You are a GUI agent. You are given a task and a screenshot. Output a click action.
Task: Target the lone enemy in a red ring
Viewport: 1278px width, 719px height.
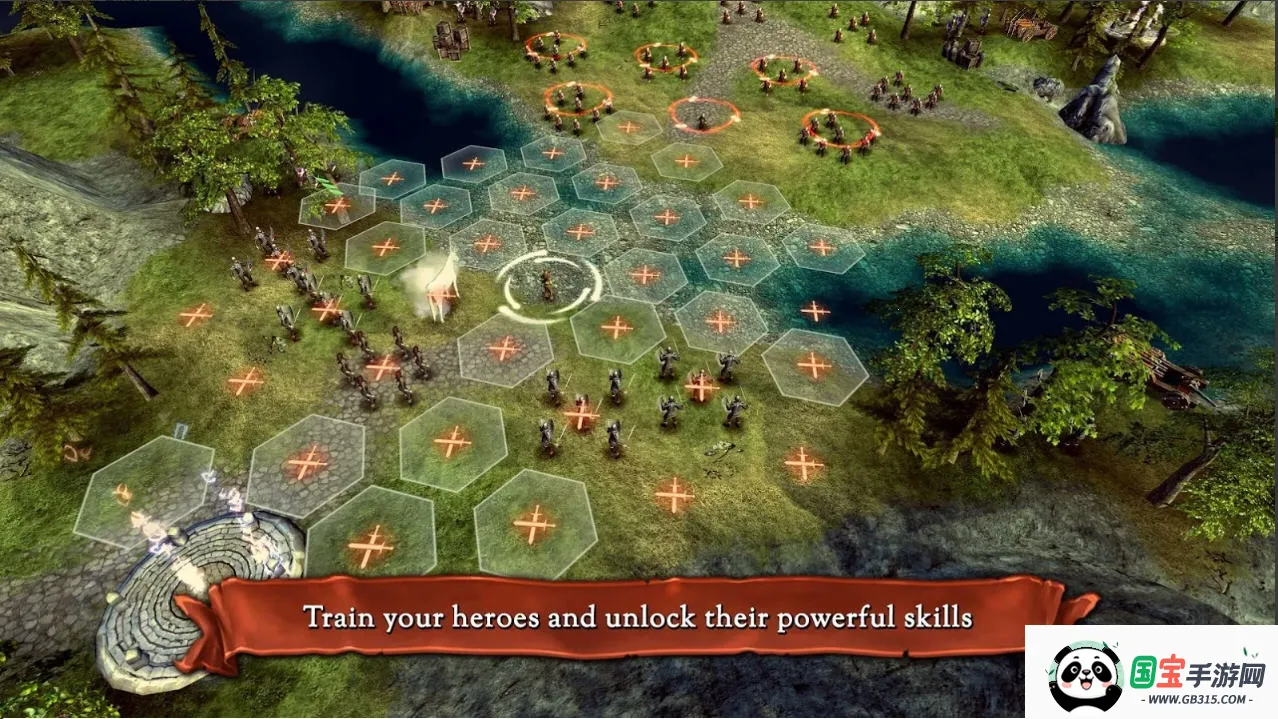tap(703, 118)
